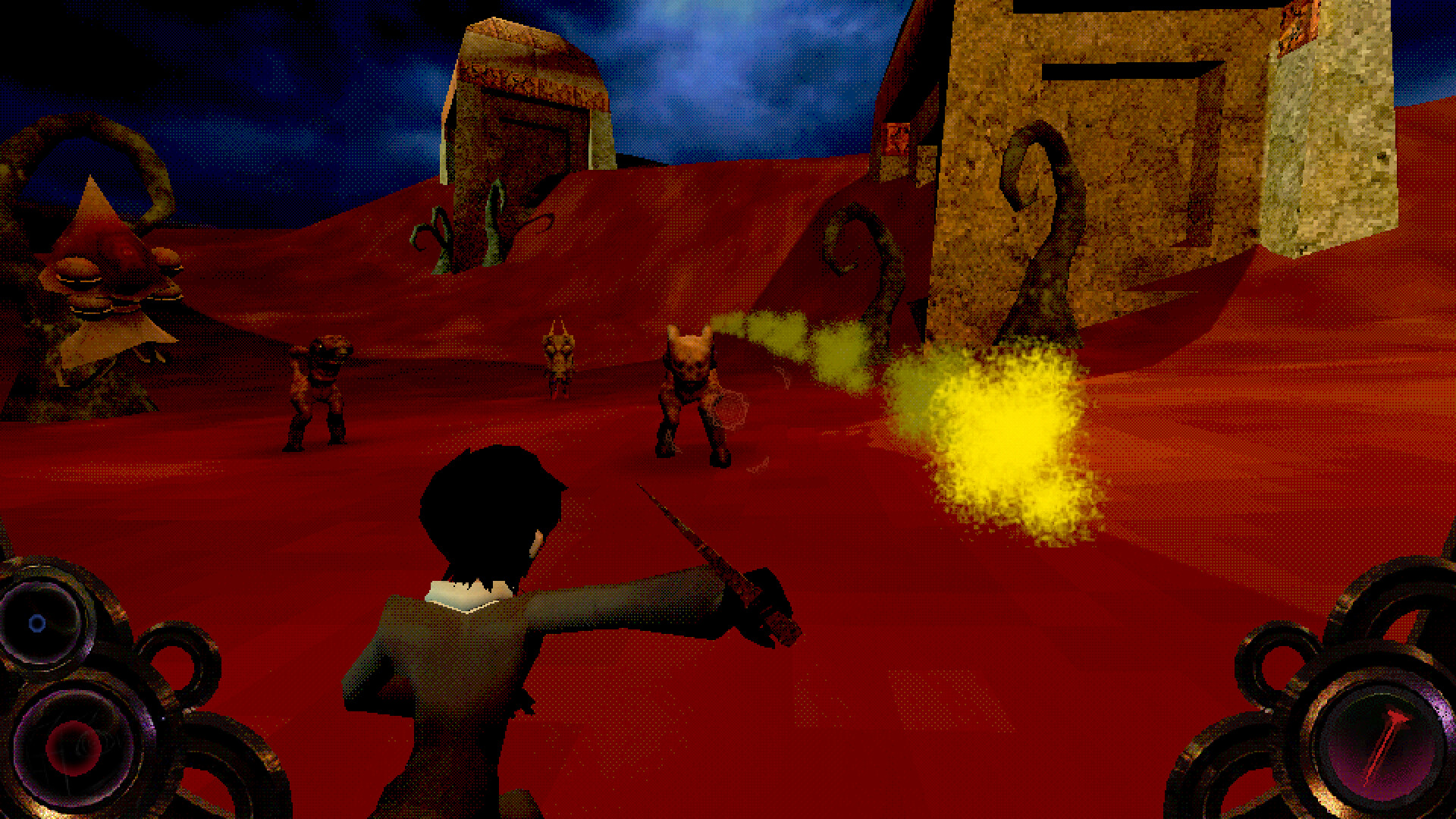This screenshot has width=1456, height=819.
Task: Select the humanoid creature on the left hillside
Action: (318, 387)
